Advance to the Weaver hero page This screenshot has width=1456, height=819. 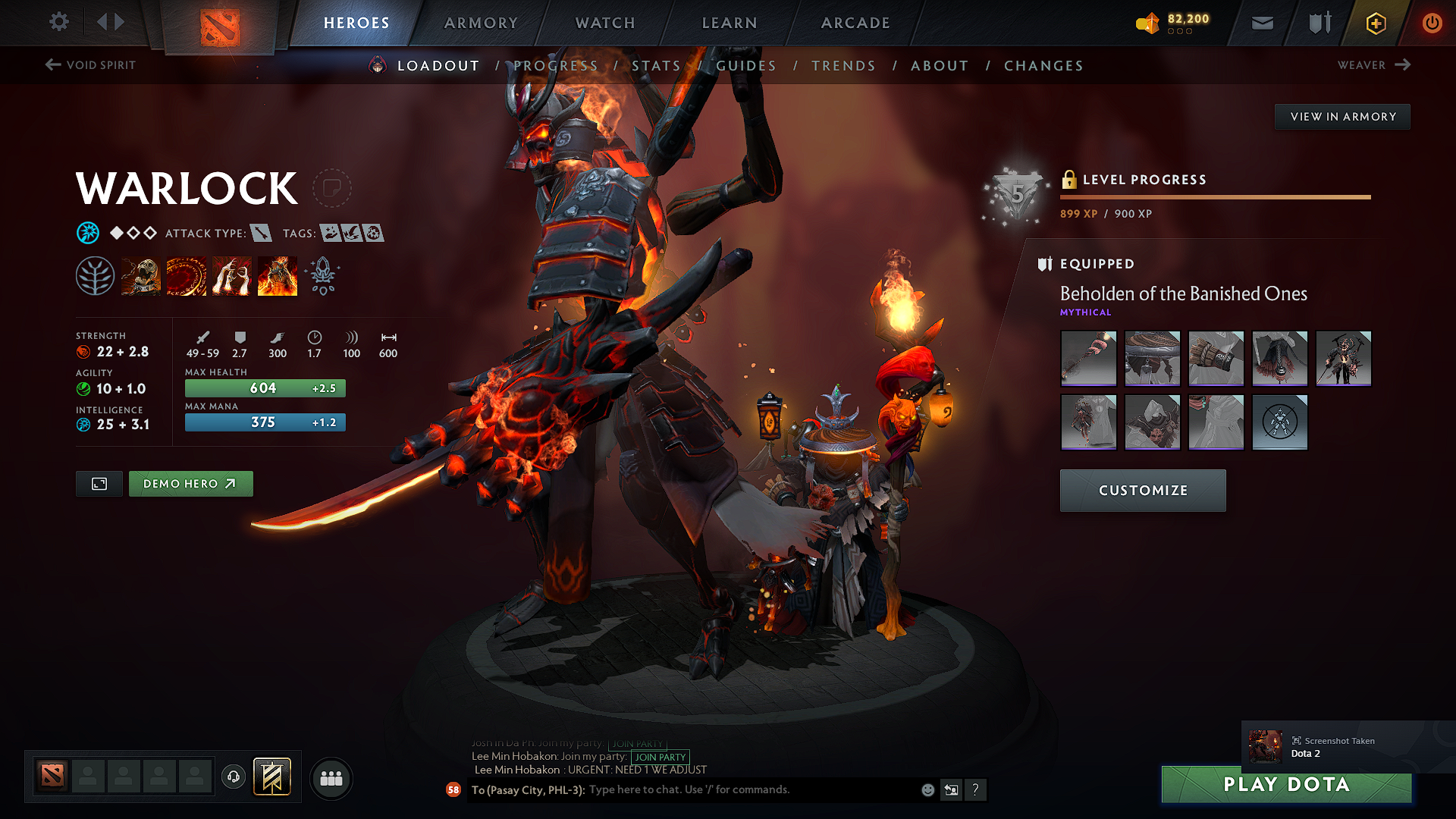pos(1373,65)
